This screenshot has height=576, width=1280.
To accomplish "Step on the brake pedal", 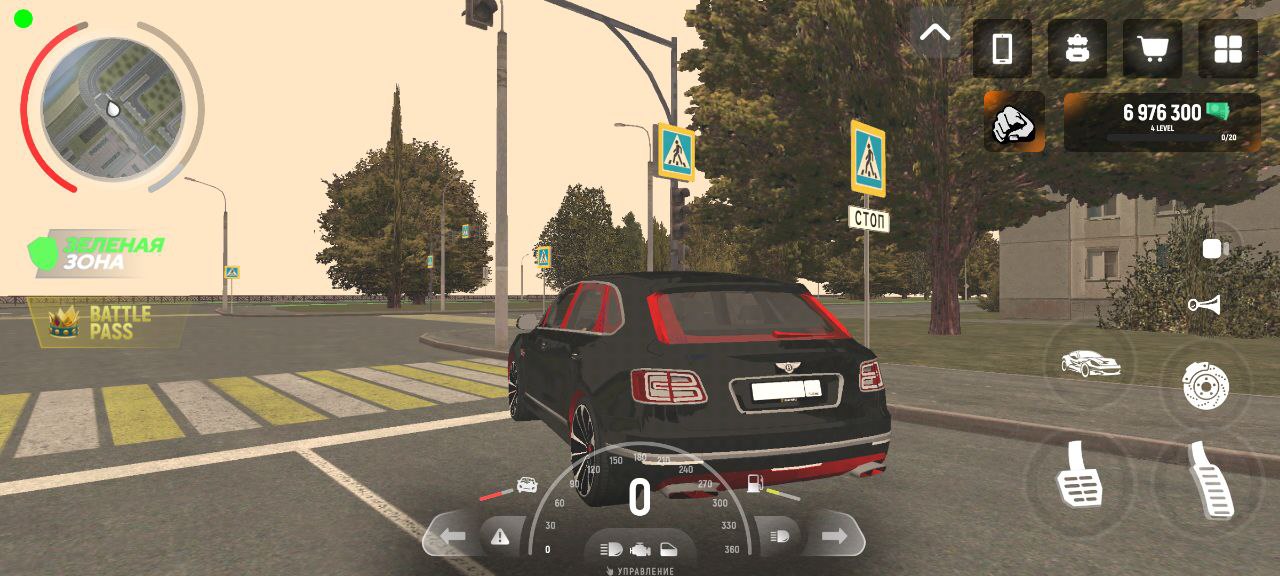I will click(1079, 475).
